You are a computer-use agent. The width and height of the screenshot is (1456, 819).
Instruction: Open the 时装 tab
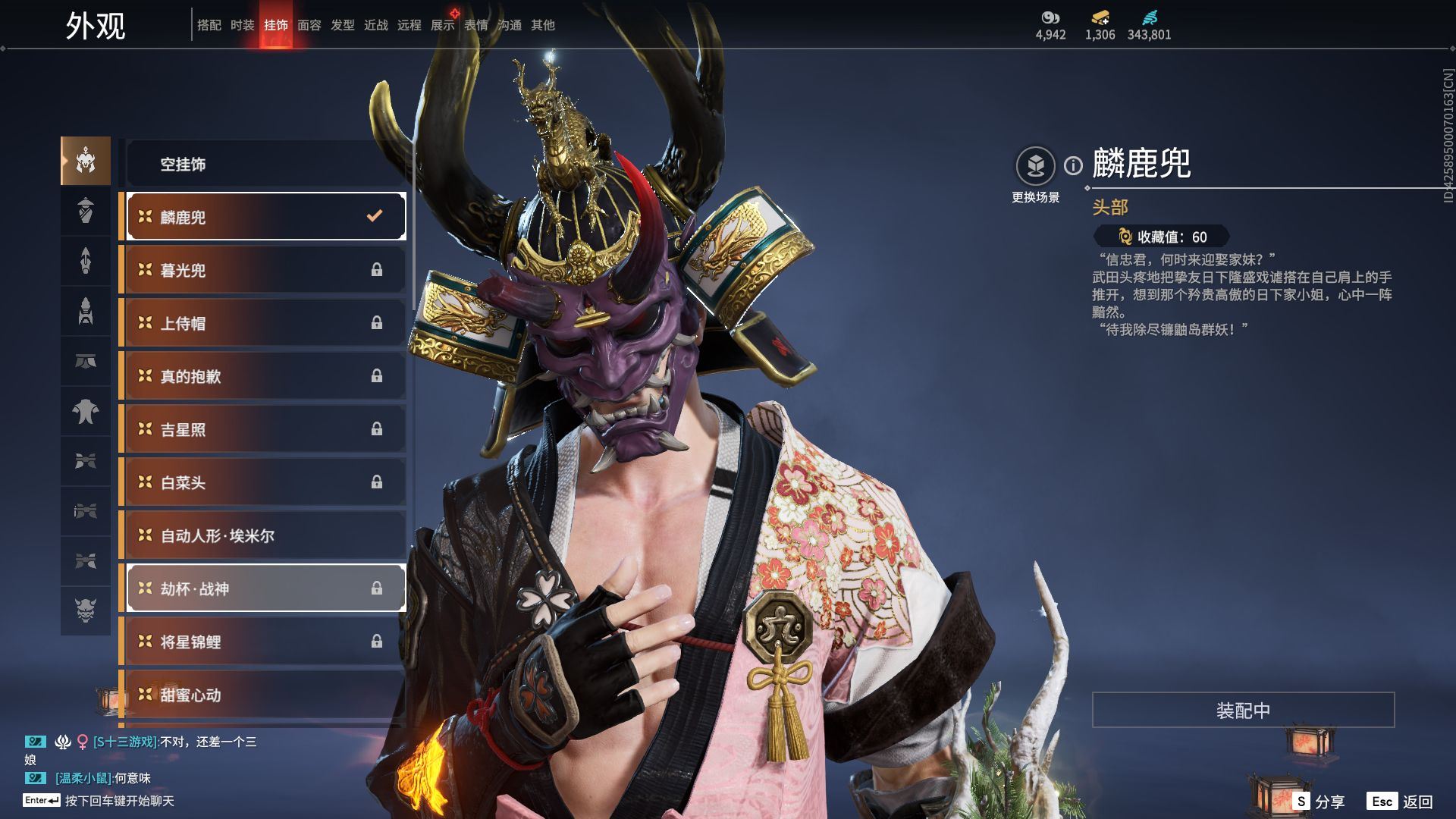click(x=242, y=25)
